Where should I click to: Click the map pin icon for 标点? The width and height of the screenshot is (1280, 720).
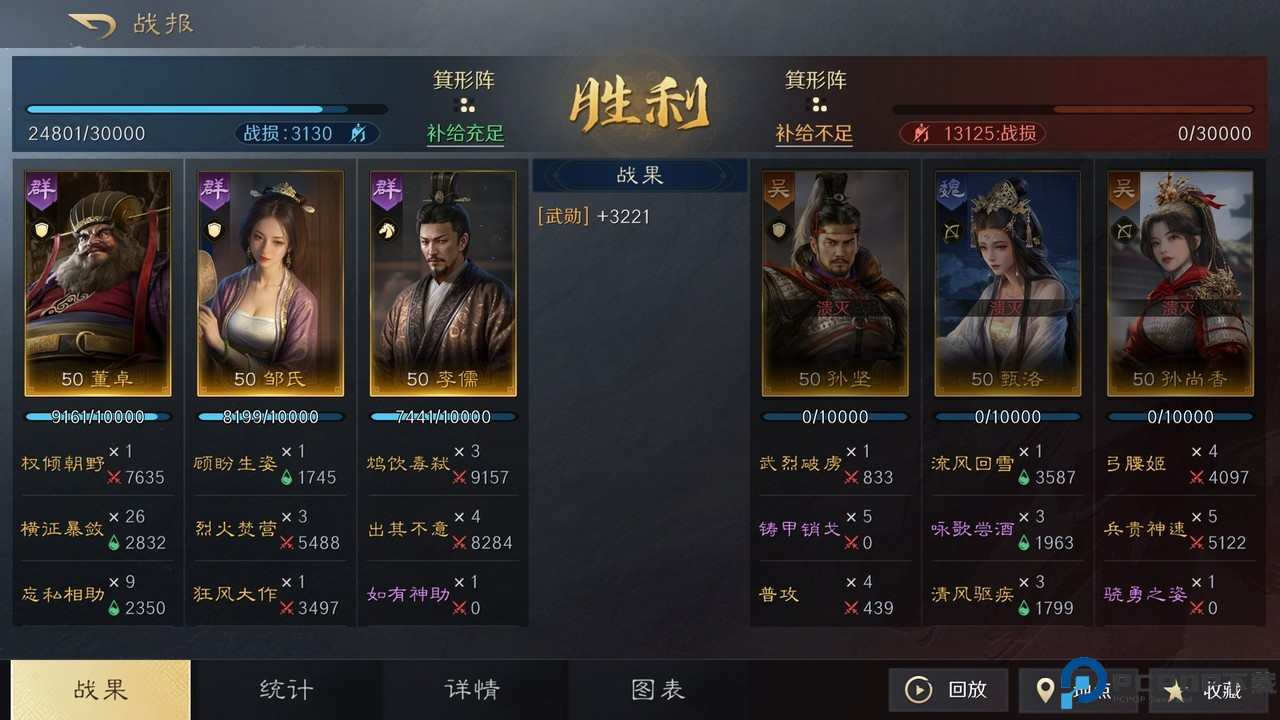[x=1046, y=689]
